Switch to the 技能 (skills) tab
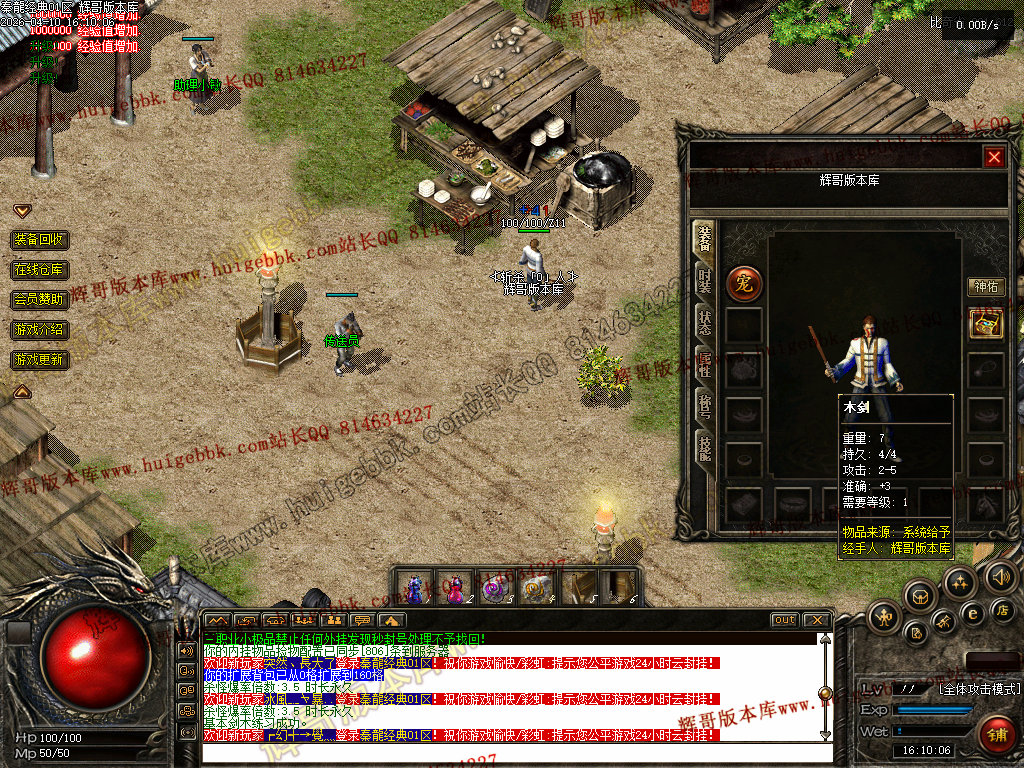The image size is (1024, 768). click(705, 451)
